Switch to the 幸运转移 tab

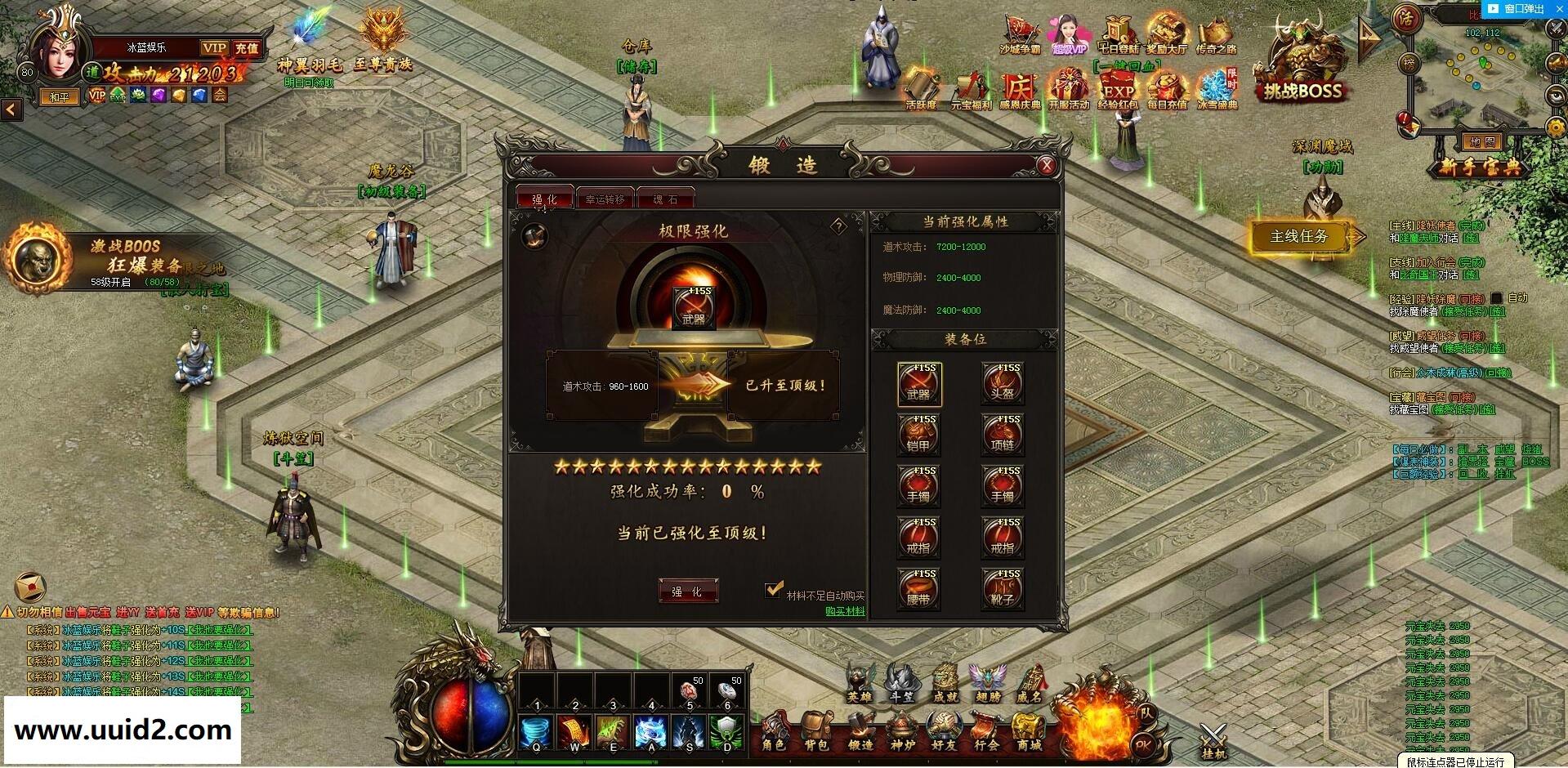coord(605,199)
